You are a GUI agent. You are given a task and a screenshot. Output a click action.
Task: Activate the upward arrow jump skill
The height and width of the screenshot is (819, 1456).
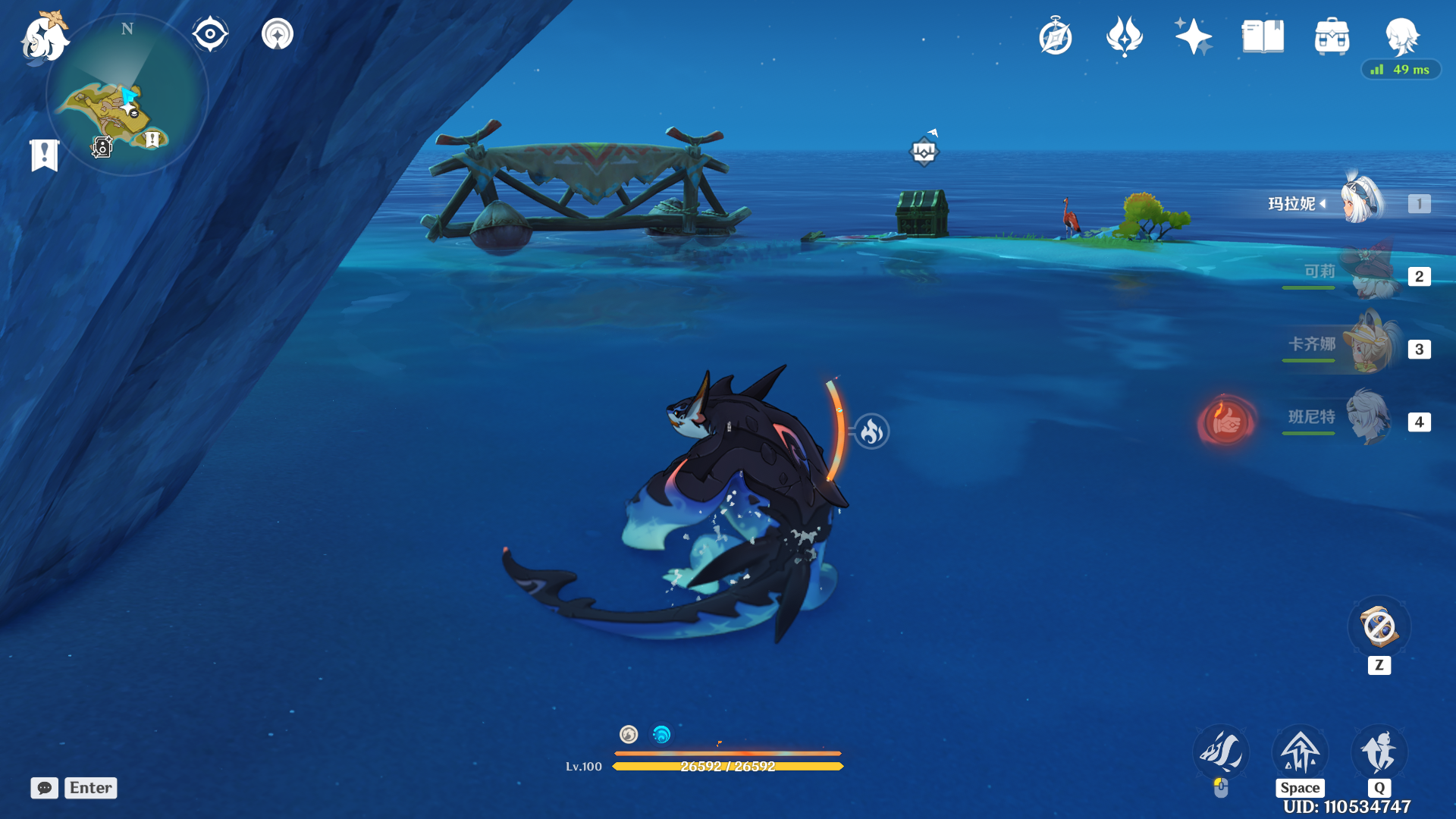1300,752
